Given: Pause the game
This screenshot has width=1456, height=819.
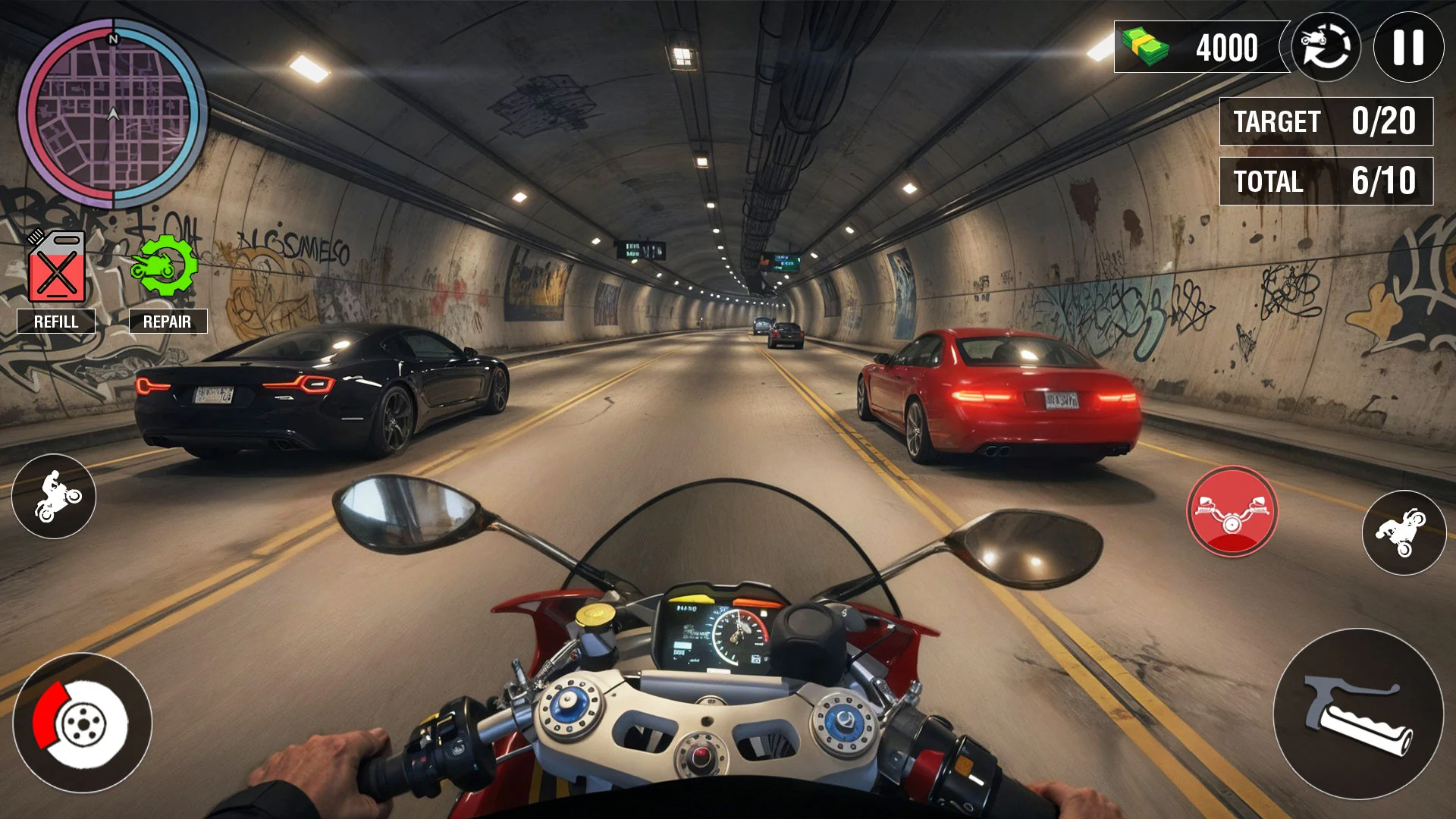Looking at the screenshot, I should coord(1408,47).
